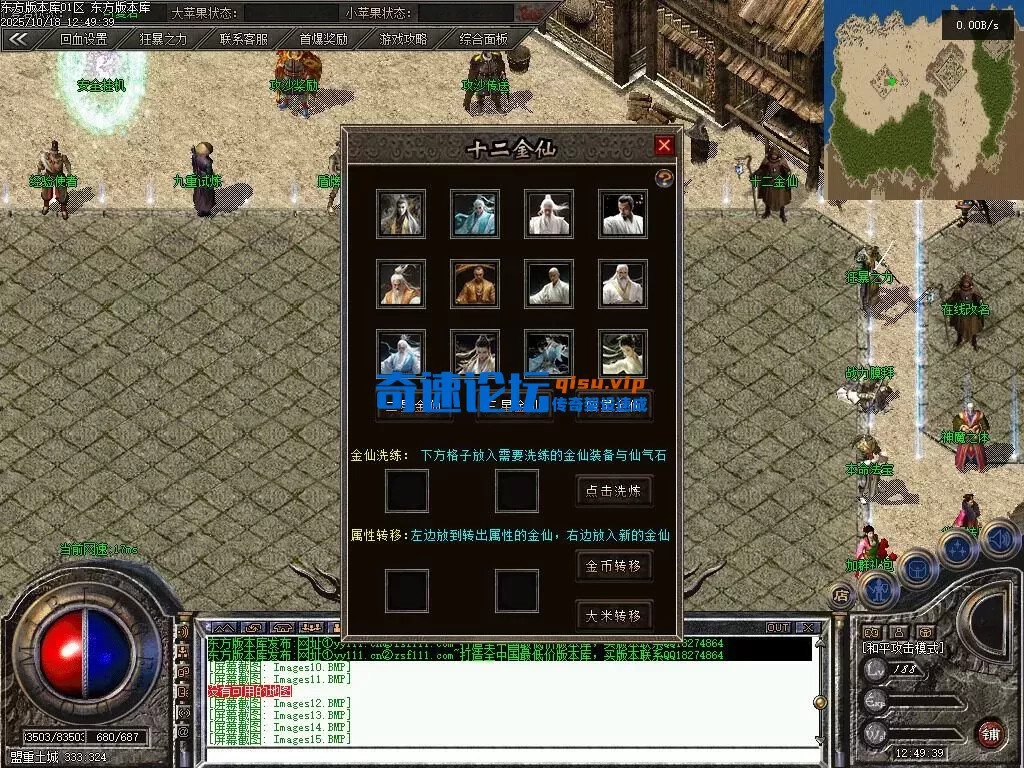Select 联系客服 in the top bar

[x=244, y=39]
